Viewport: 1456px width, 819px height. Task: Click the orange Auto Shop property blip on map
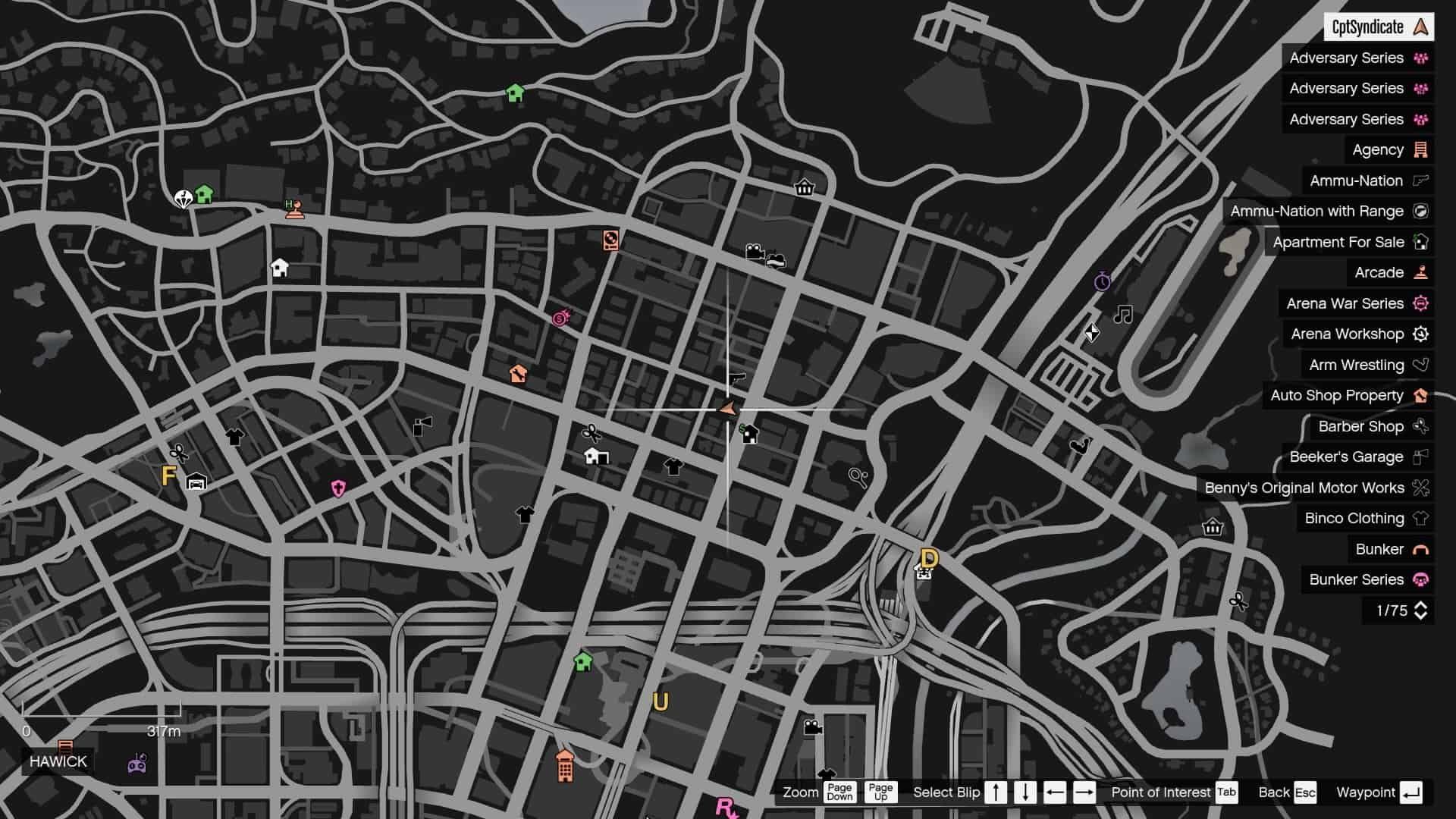click(519, 373)
